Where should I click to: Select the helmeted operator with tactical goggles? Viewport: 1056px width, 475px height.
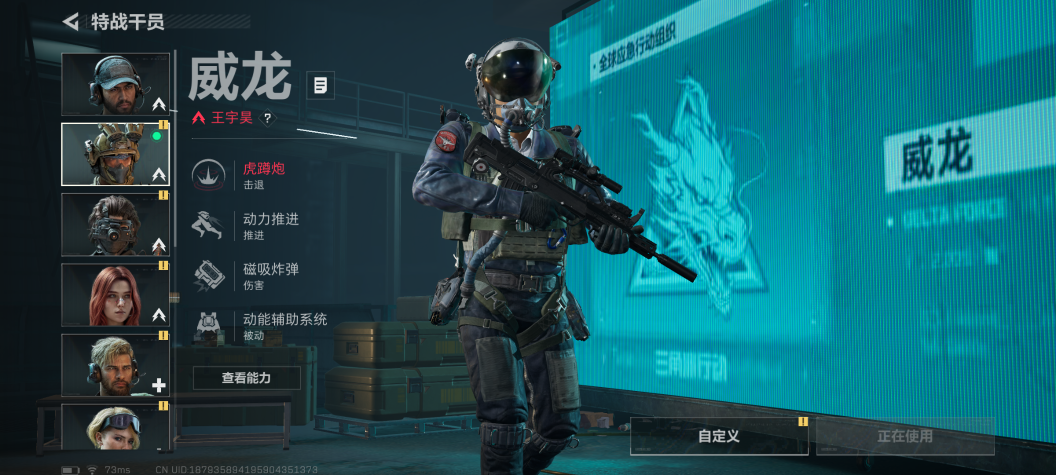click(x=115, y=154)
